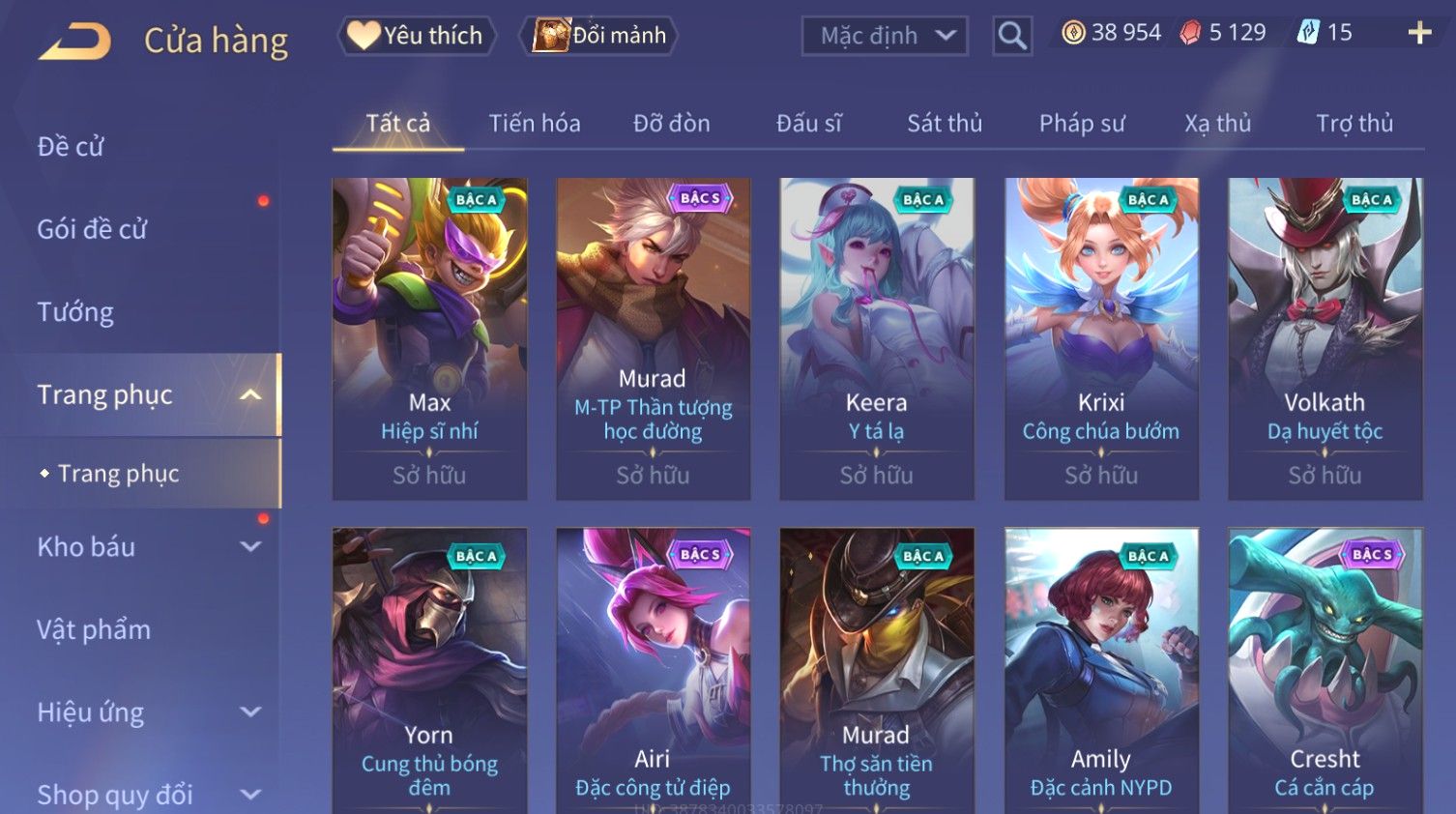Expand the Mặc định sort dropdown

[885, 37]
